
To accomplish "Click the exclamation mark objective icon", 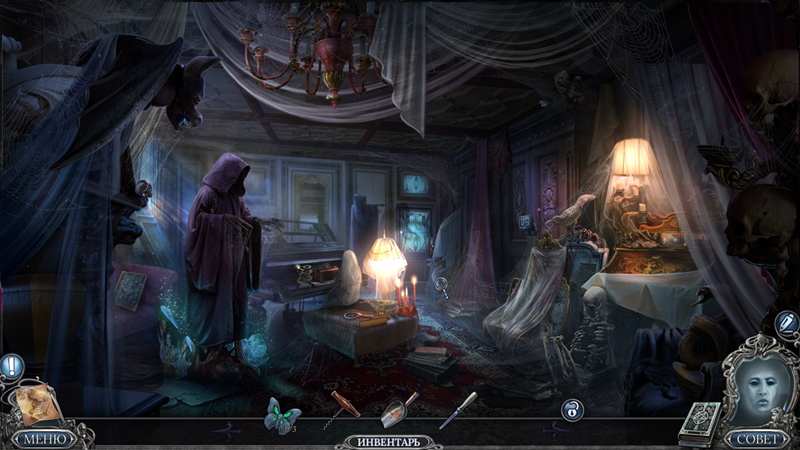I will coord(12,366).
